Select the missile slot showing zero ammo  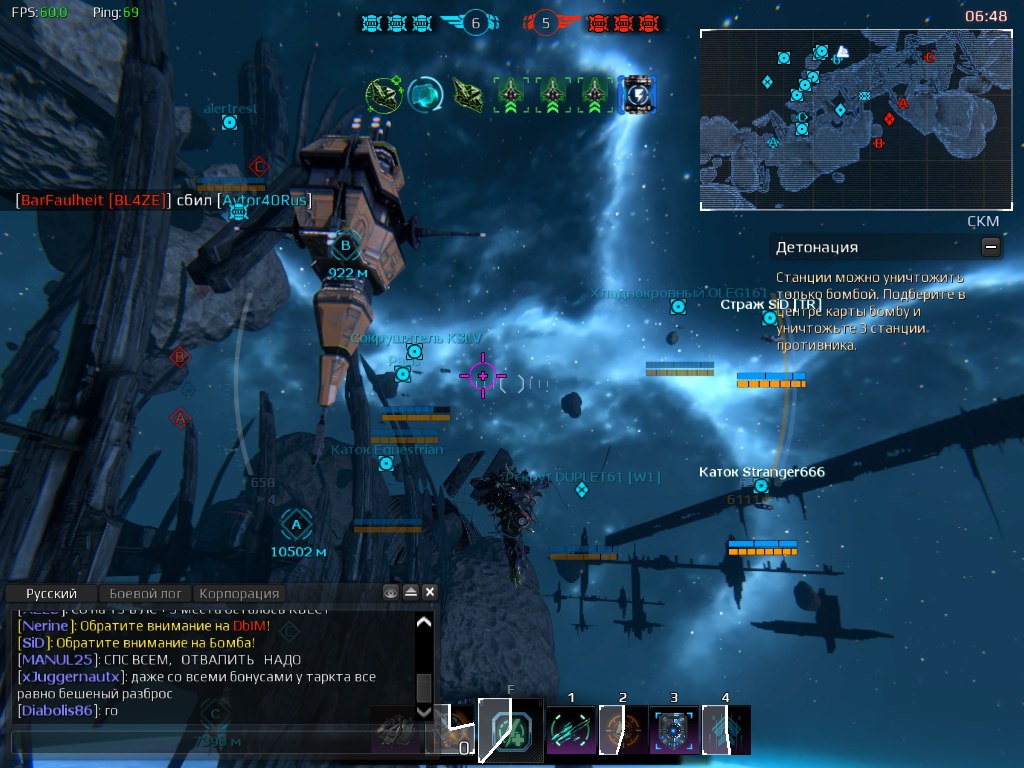point(450,732)
